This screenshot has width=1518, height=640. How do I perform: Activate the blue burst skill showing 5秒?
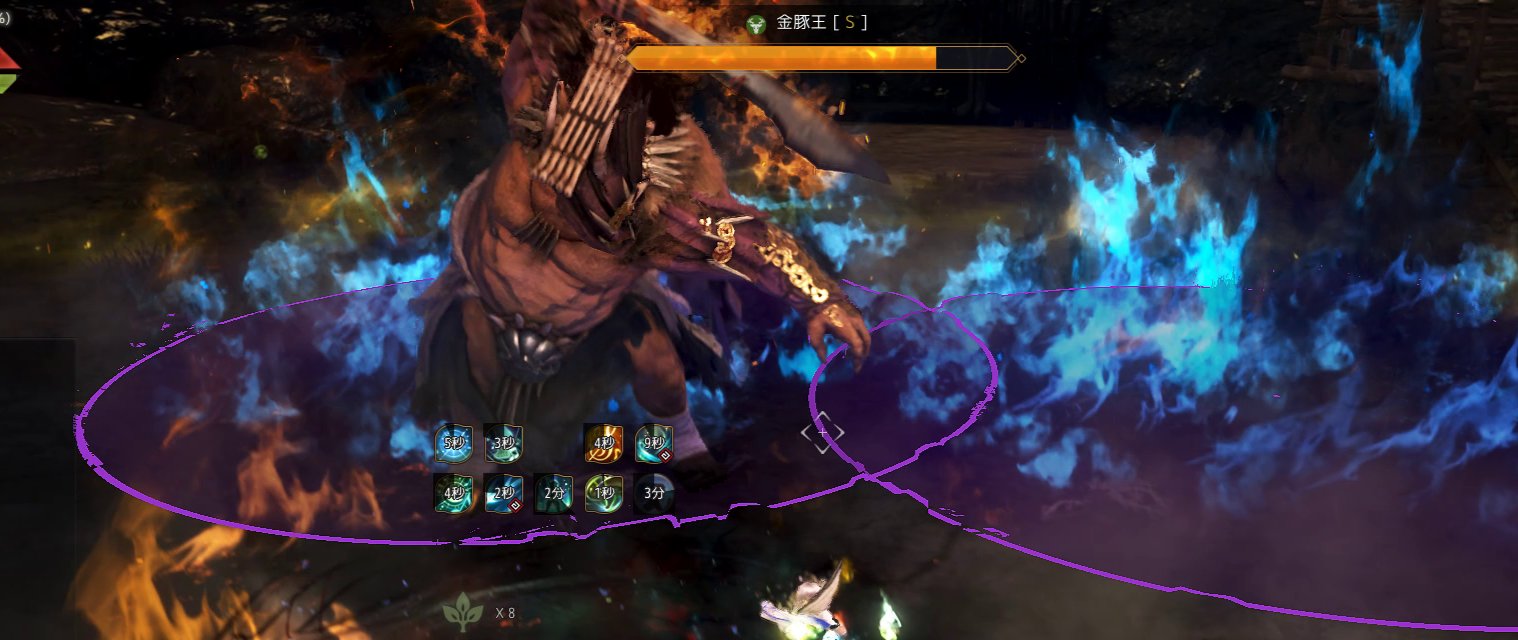(454, 443)
